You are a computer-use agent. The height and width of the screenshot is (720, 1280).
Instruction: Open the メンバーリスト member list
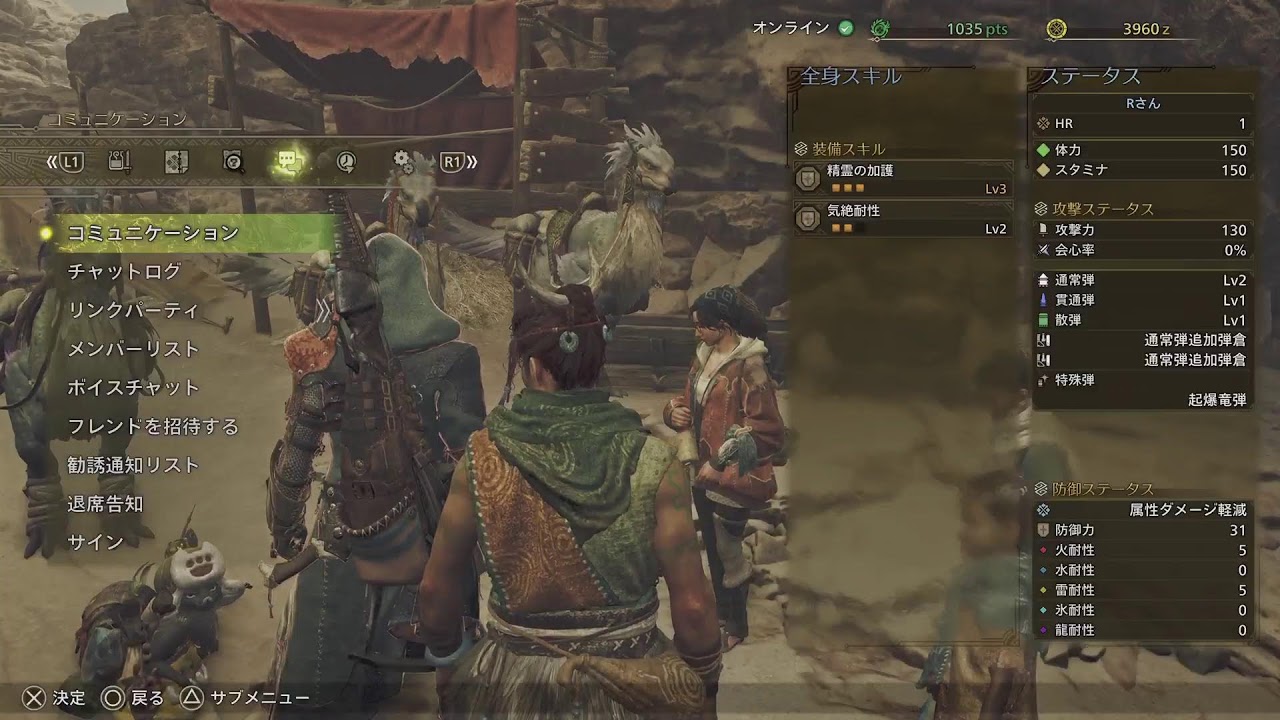click(x=133, y=349)
